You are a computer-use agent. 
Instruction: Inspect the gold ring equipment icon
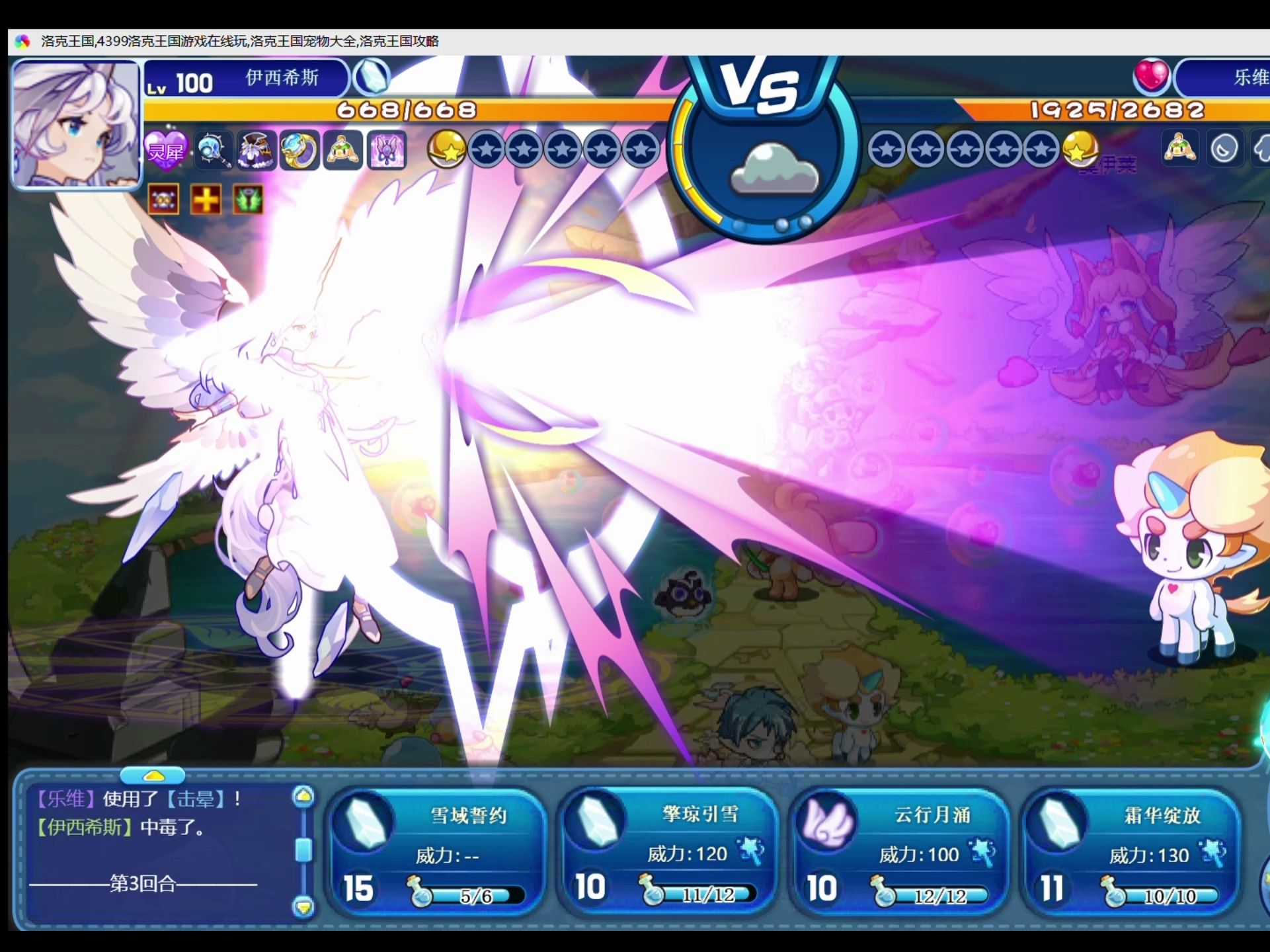pyautogui.click(x=299, y=150)
